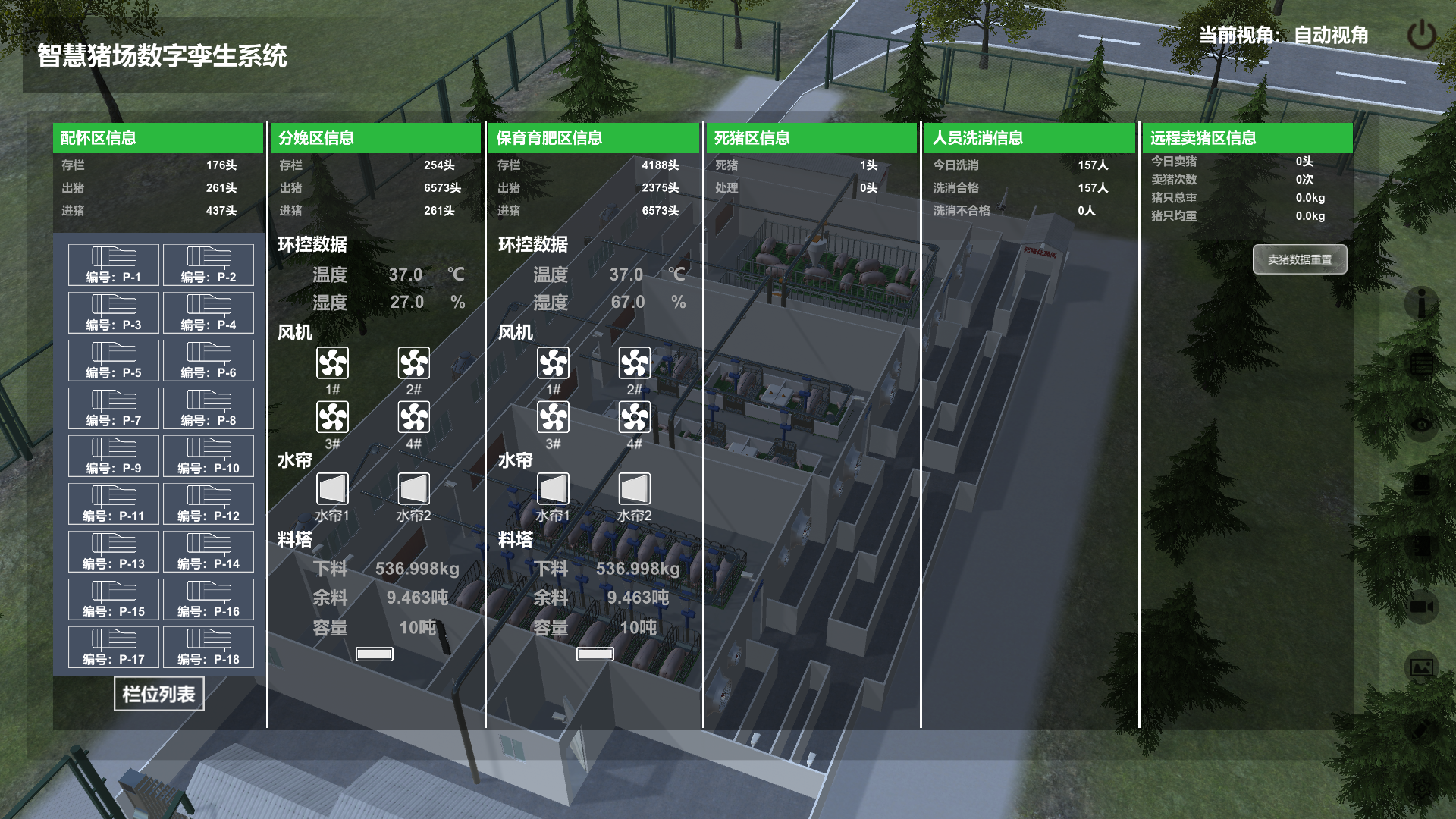Image resolution: width=1456 pixels, height=819 pixels.
Task: Pick pen P-10 from the pen grid
Action: (209, 456)
